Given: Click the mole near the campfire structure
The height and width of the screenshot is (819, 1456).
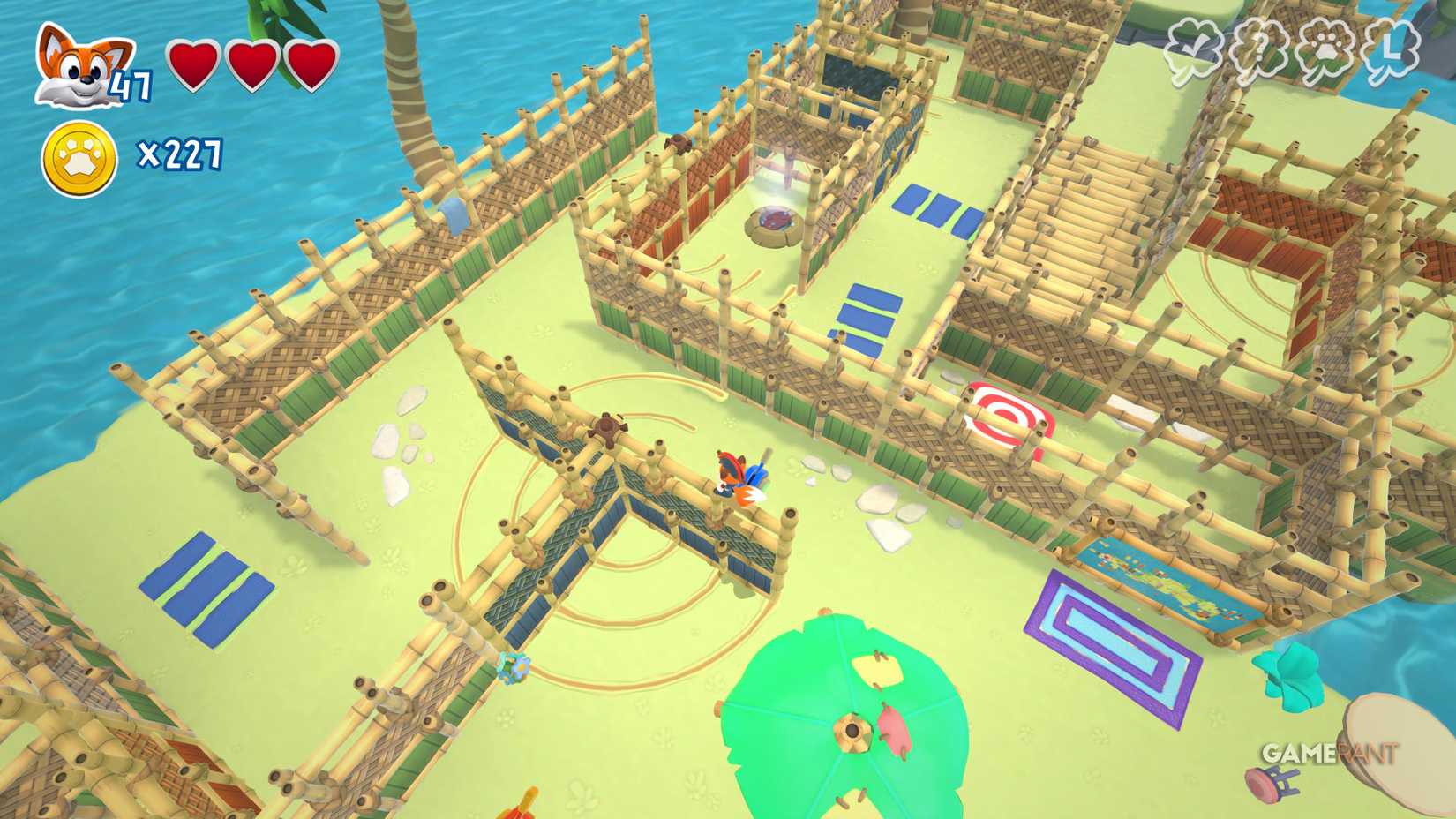Looking at the screenshot, I should click(679, 144).
